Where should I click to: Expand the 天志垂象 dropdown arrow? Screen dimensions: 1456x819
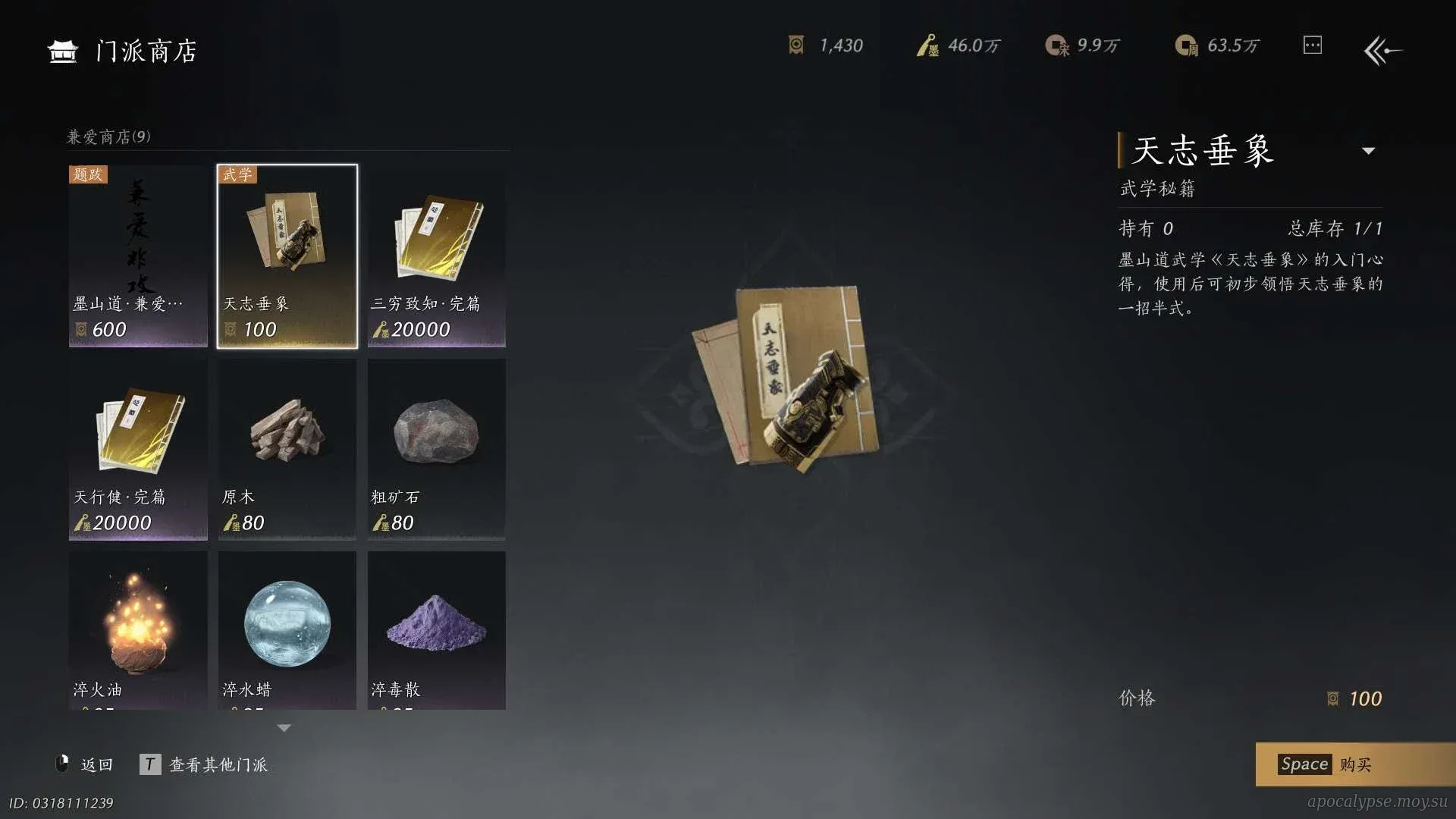click(1368, 151)
